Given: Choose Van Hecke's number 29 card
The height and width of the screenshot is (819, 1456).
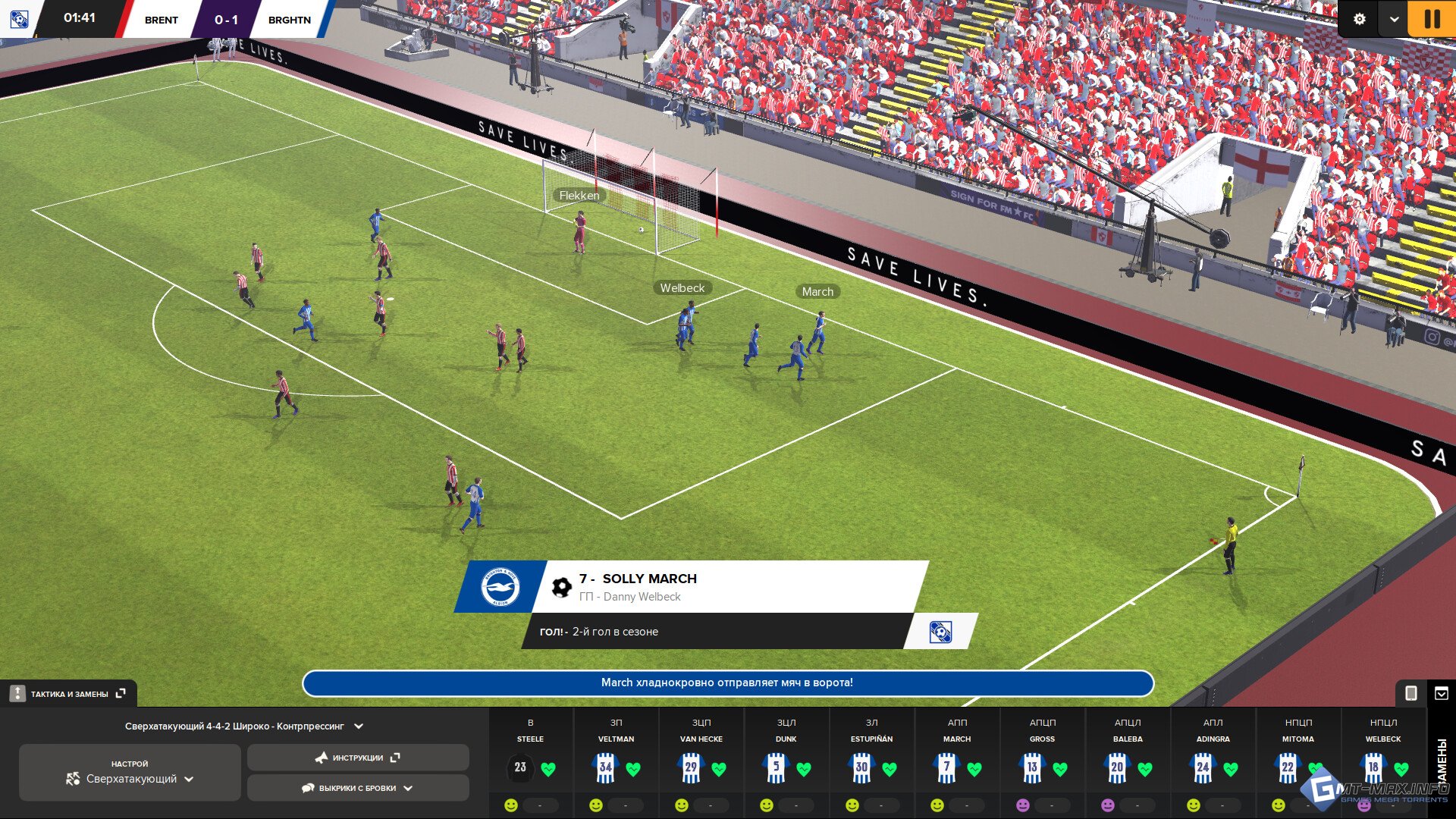Looking at the screenshot, I should 691,767.
